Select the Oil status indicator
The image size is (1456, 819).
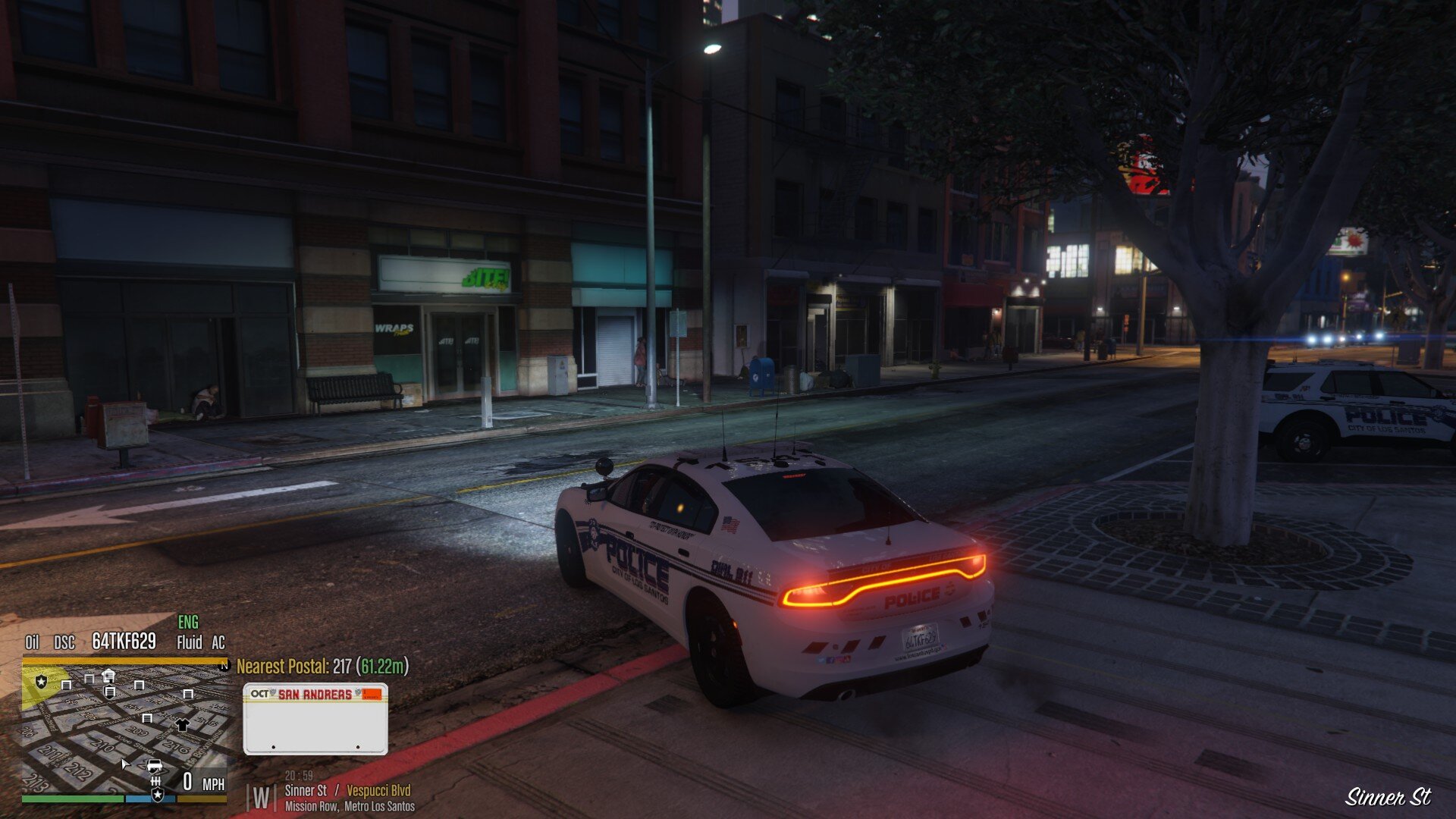32,642
